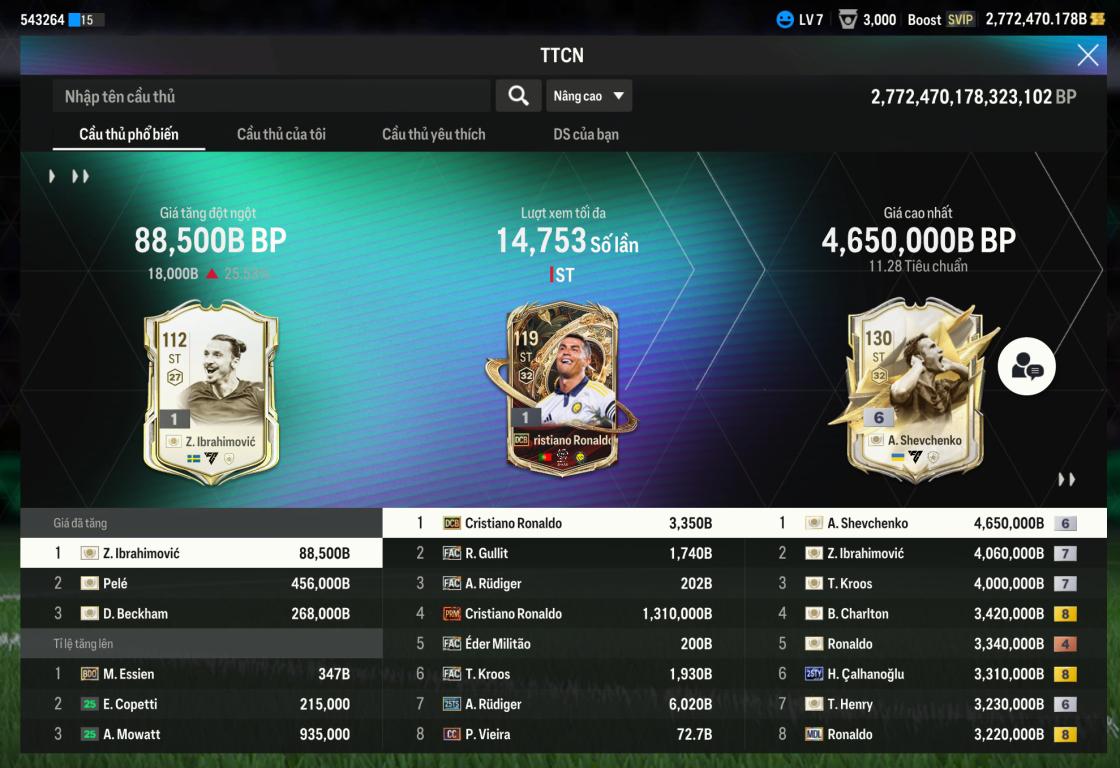Open the P. Vieira 72.7B row
The height and width of the screenshot is (768, 1120).
563,734
